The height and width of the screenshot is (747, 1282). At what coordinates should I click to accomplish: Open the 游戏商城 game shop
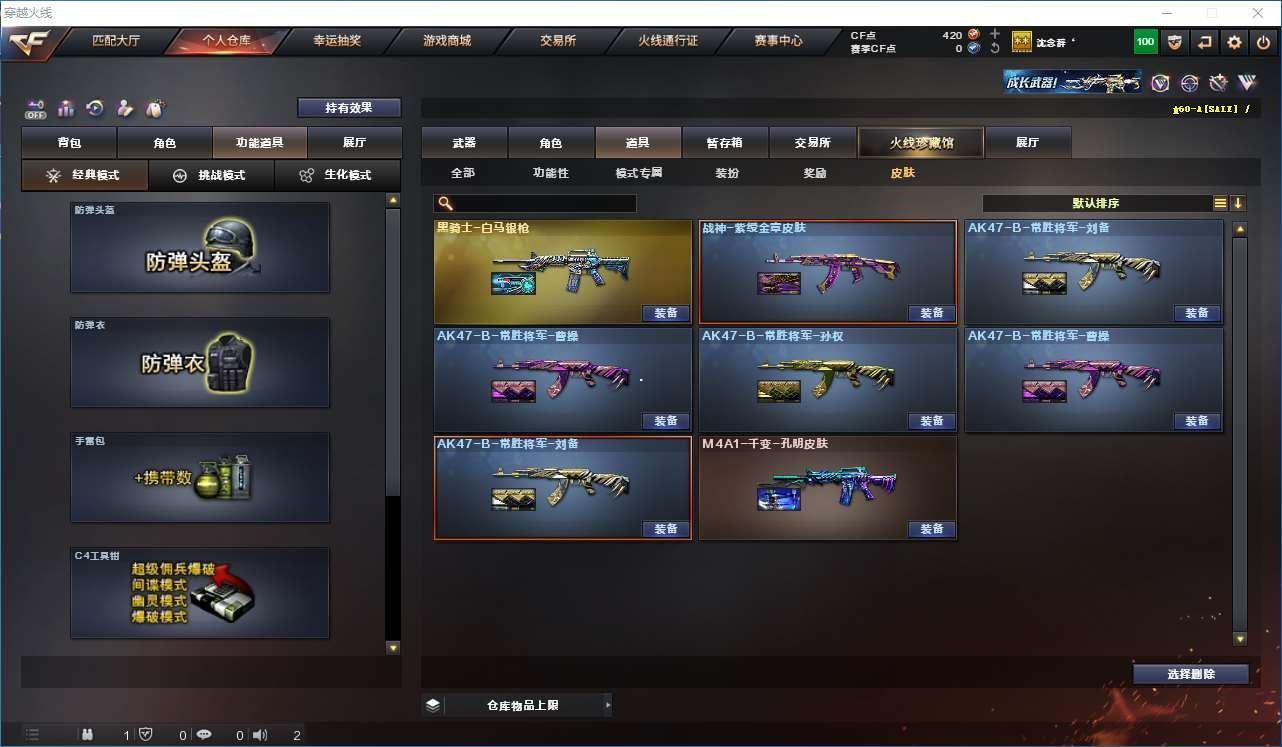tap(447, 41)
